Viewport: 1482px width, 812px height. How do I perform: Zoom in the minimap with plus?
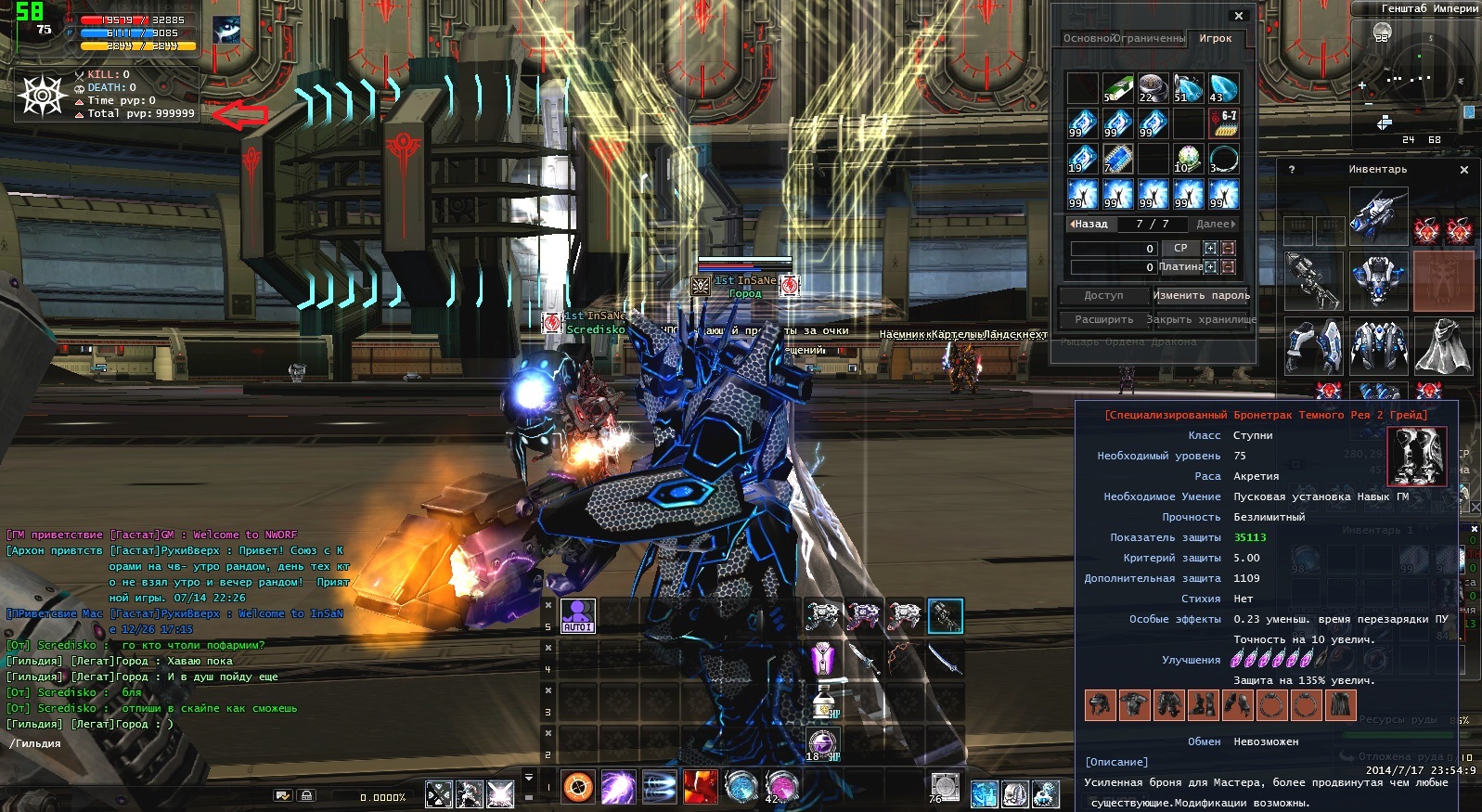pyautogui.click(x=1362, y=85)
